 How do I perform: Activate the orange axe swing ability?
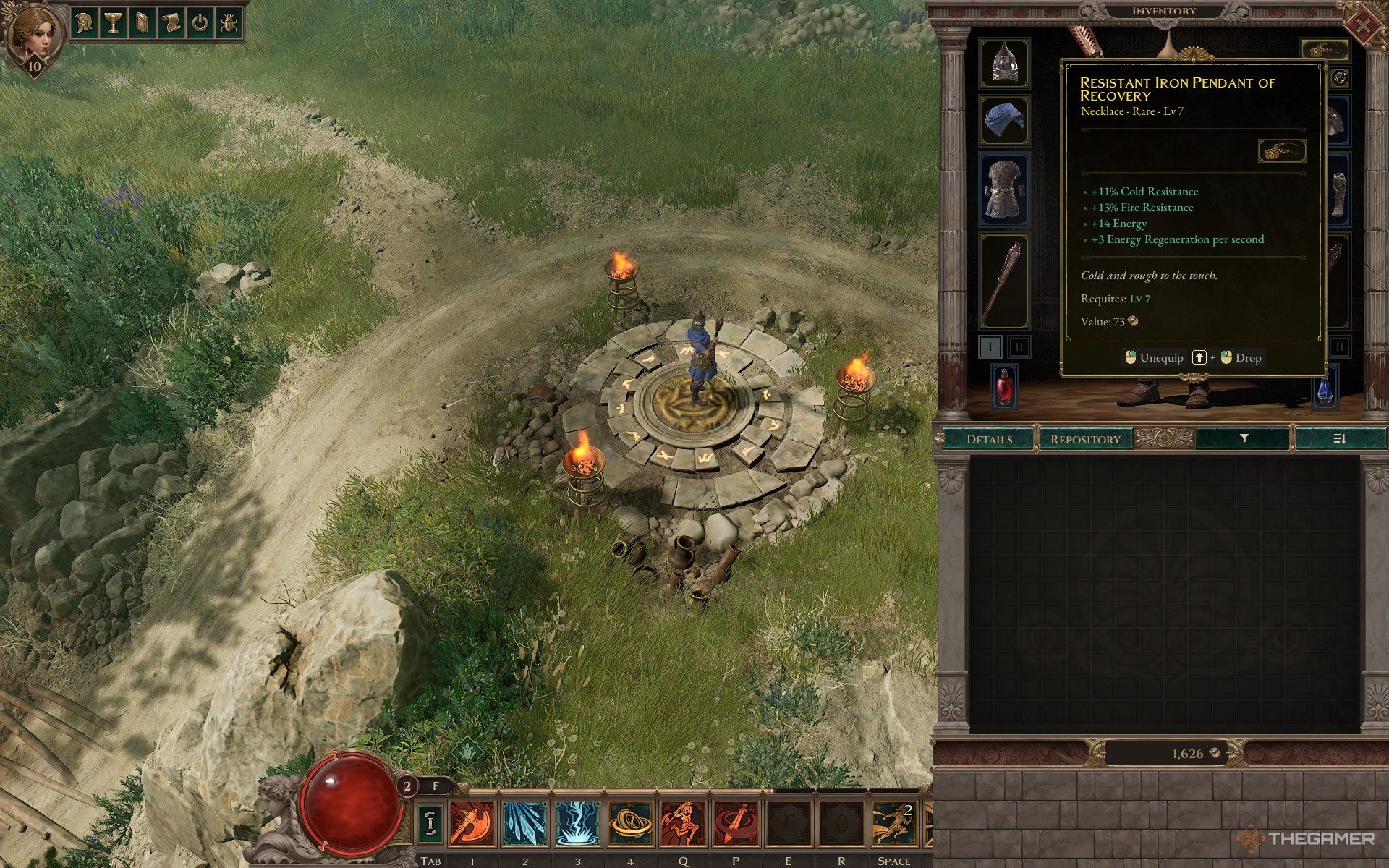(x=472, y=824)
